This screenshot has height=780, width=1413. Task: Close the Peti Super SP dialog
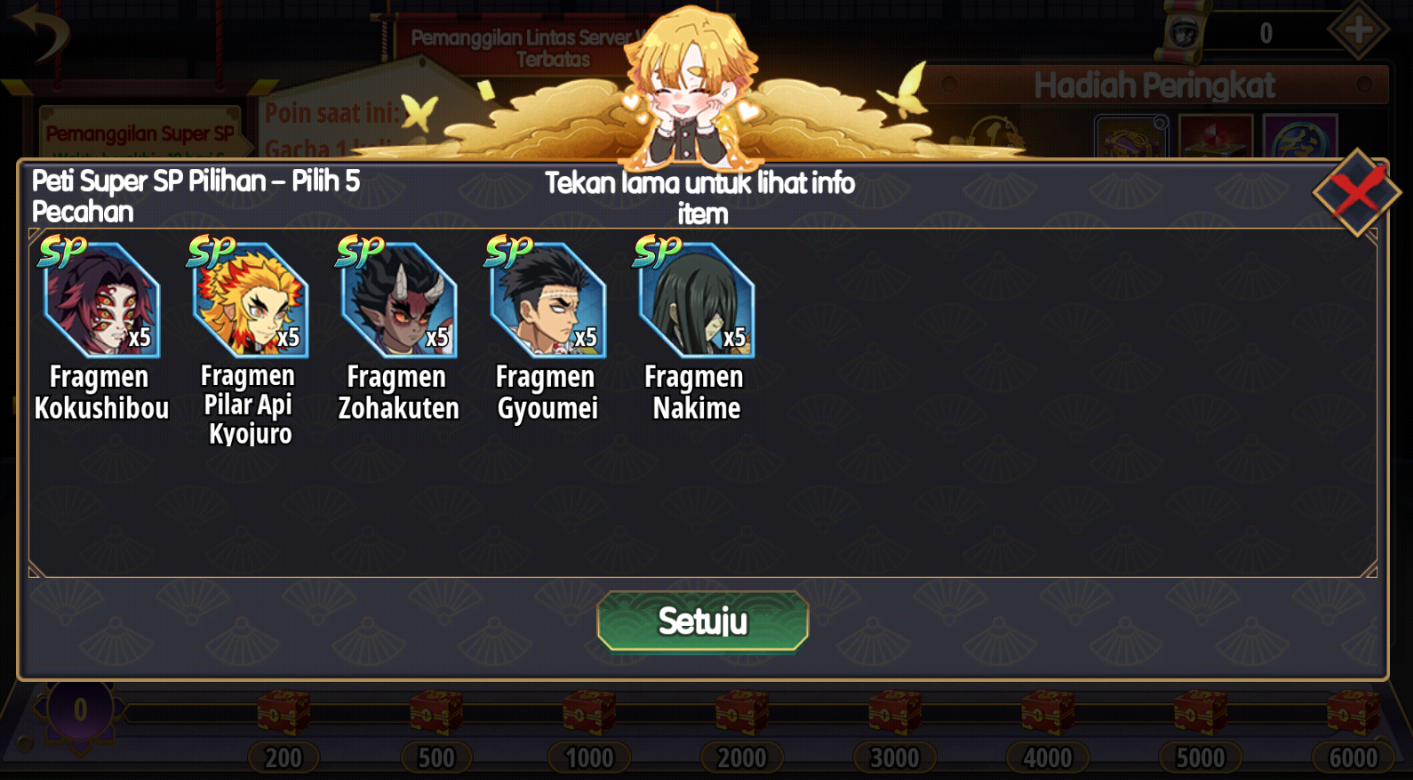(1356, 193)
